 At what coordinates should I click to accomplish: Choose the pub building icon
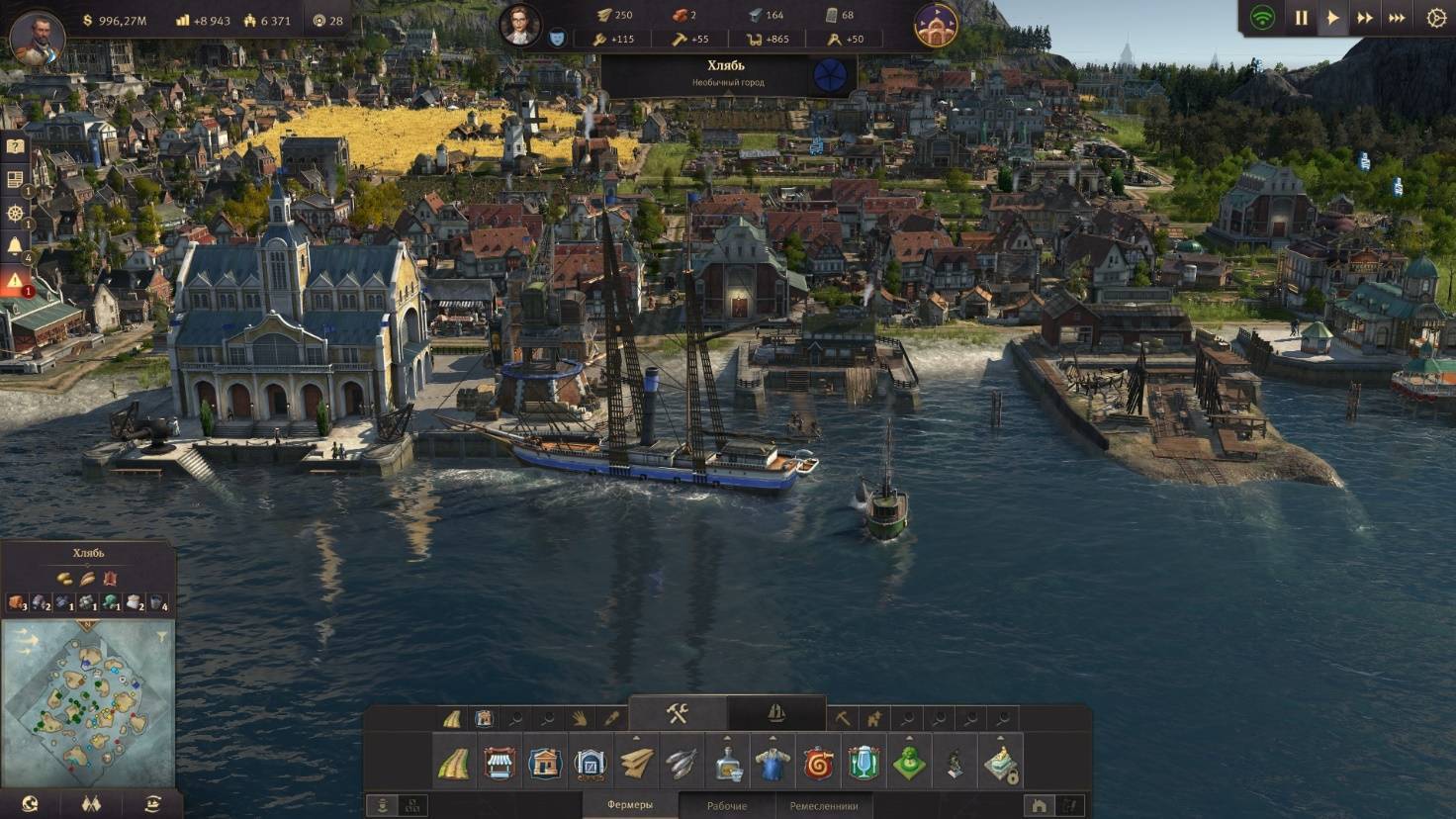[x=864, y=764]
